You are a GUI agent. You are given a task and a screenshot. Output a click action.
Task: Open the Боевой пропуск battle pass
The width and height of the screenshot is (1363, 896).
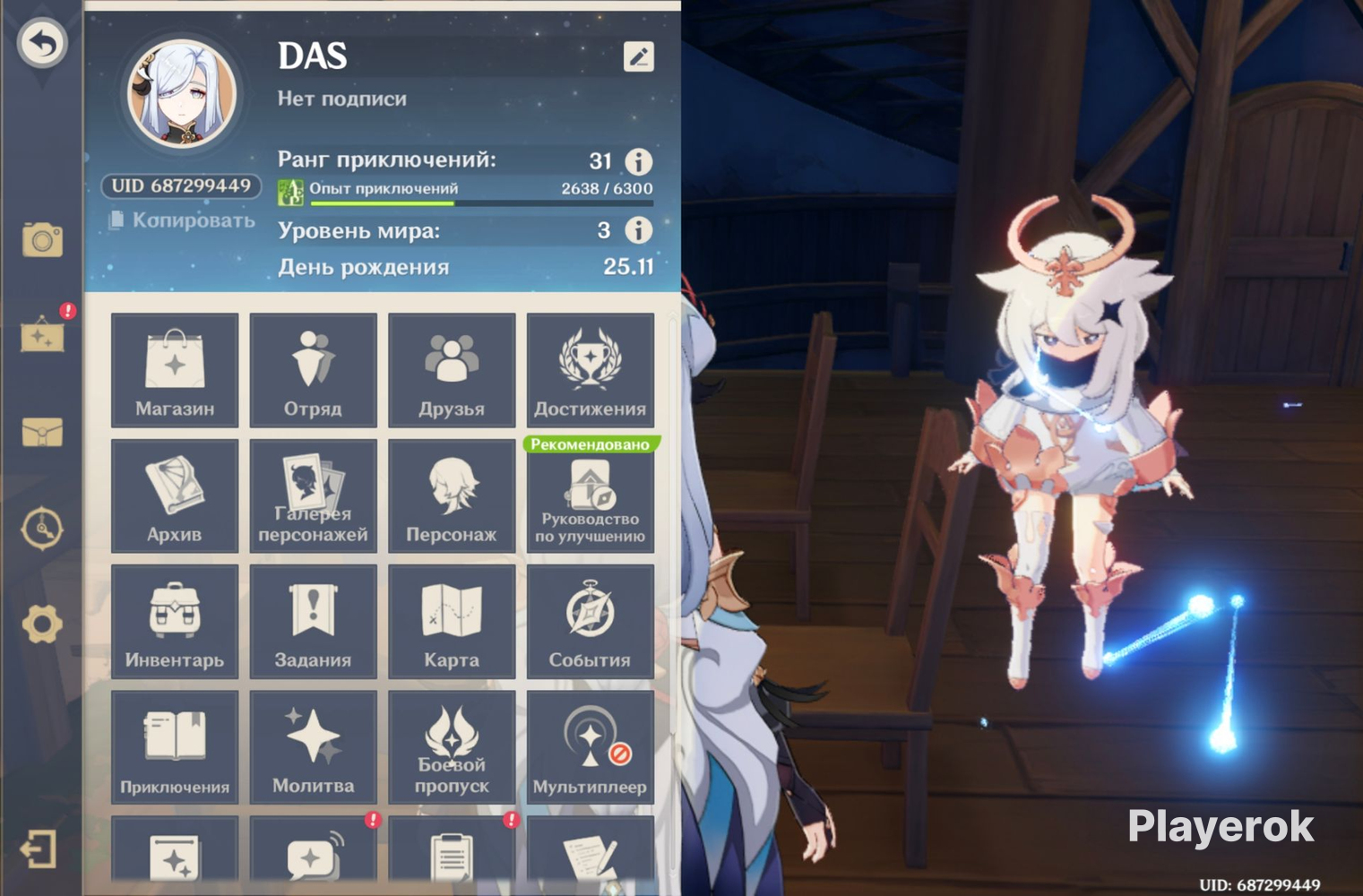(452, 748)
